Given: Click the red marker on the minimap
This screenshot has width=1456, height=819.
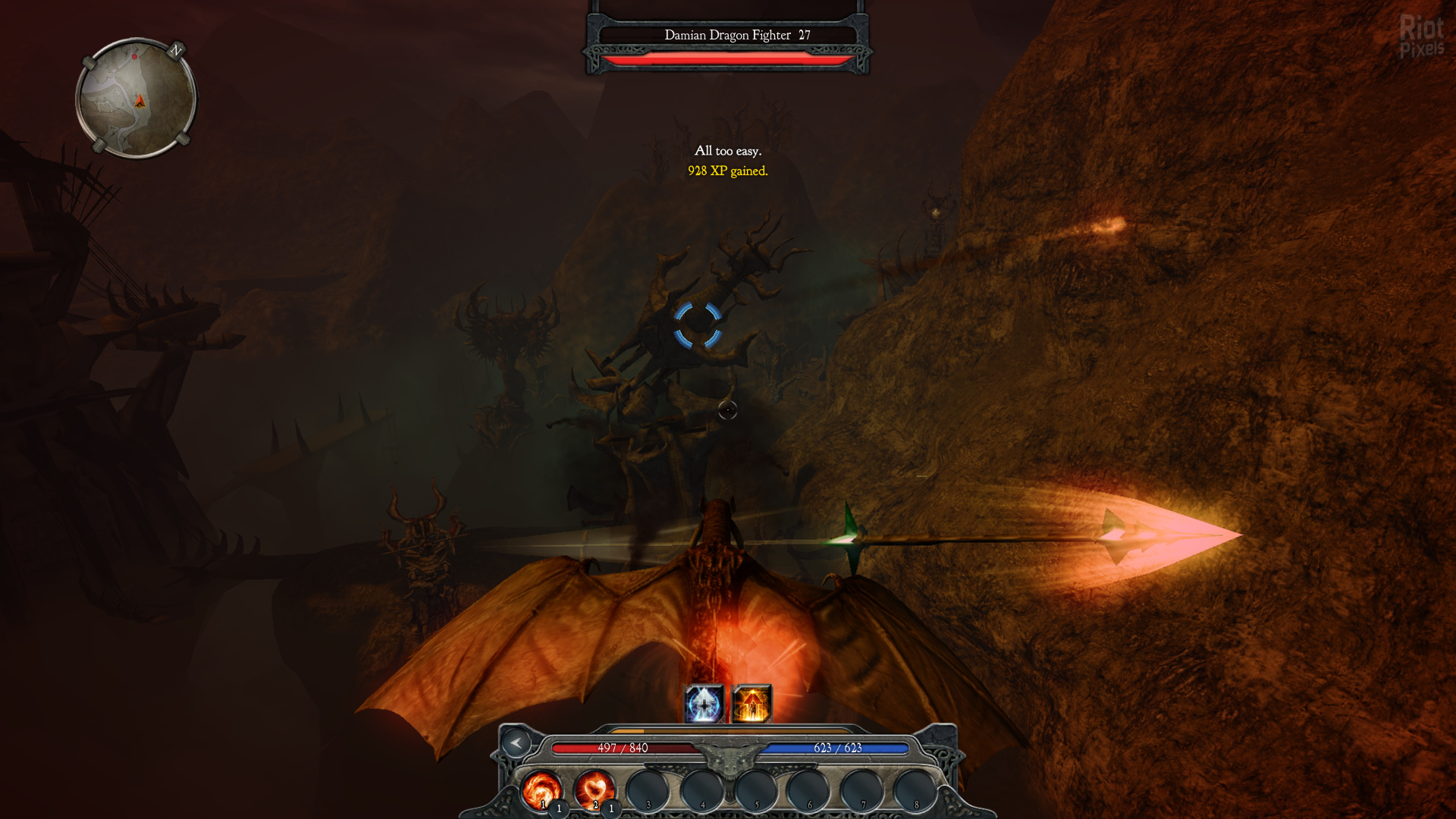Looking at the screenshot, I should 134,57.
